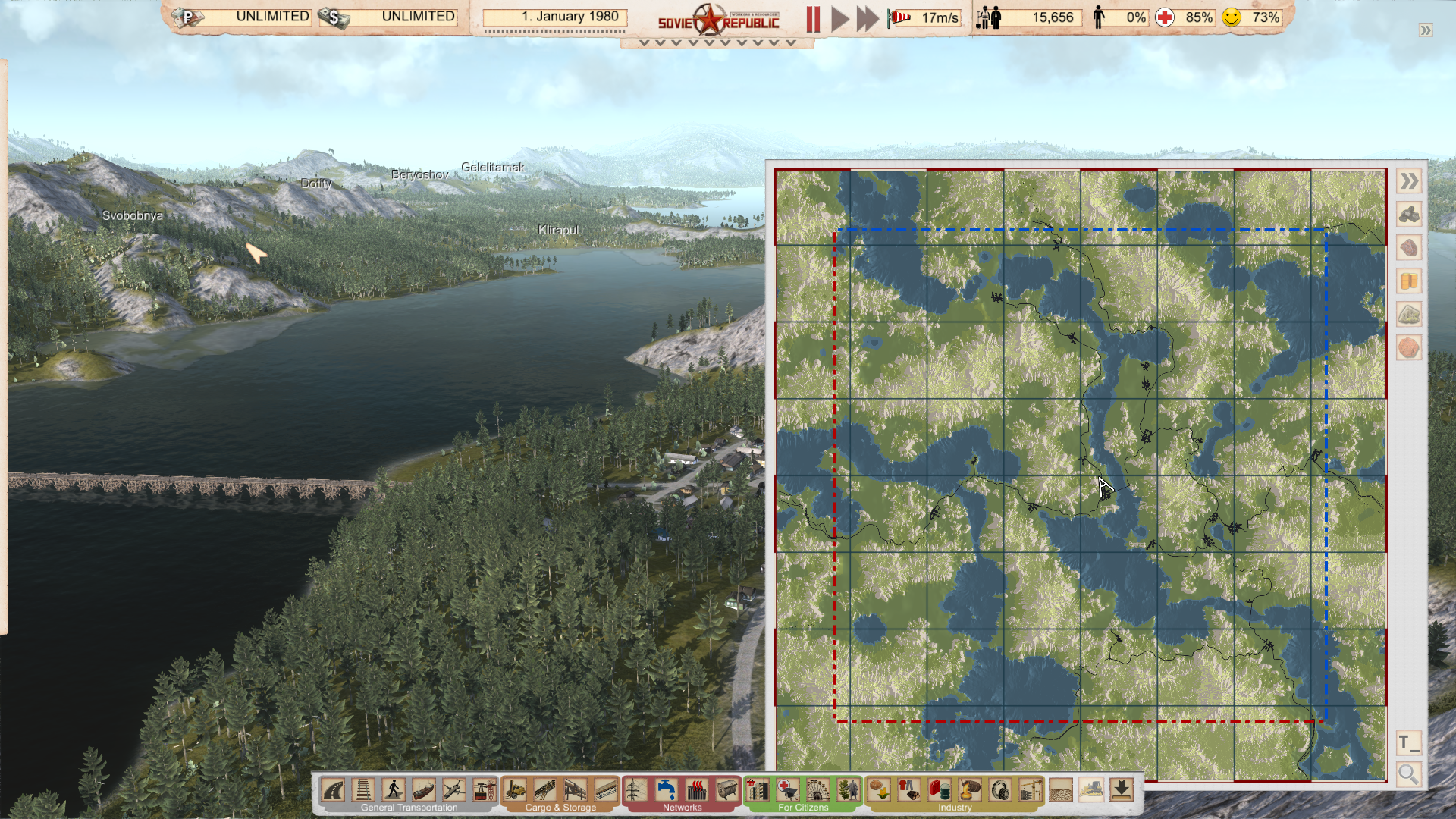The width and height of the screenshot is (1456, 819).
Task: Expand the map sidebar with the double chevron
Action: (1409, 182)
